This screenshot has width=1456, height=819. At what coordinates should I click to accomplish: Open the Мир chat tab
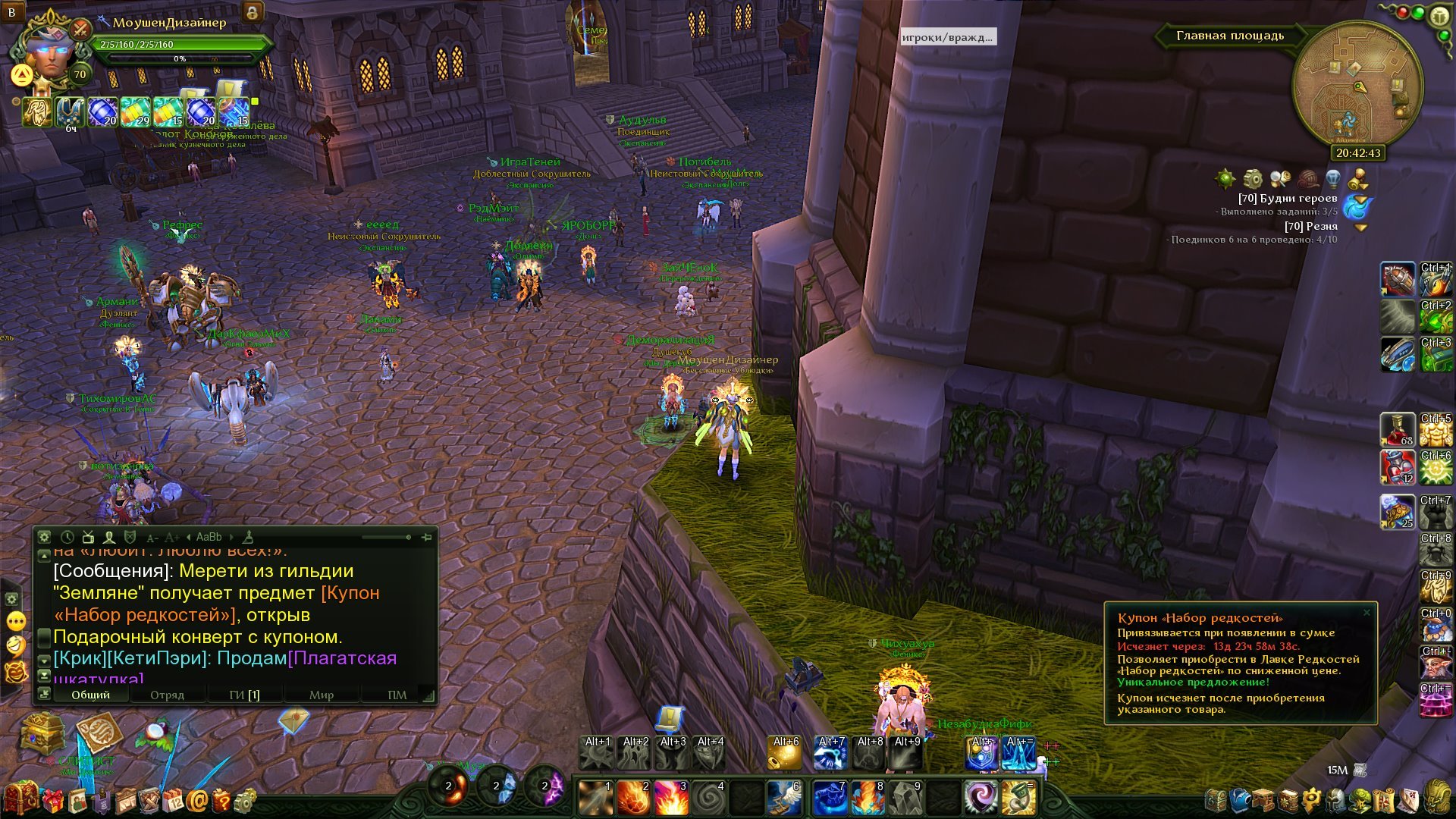click(x=321, y=695)
